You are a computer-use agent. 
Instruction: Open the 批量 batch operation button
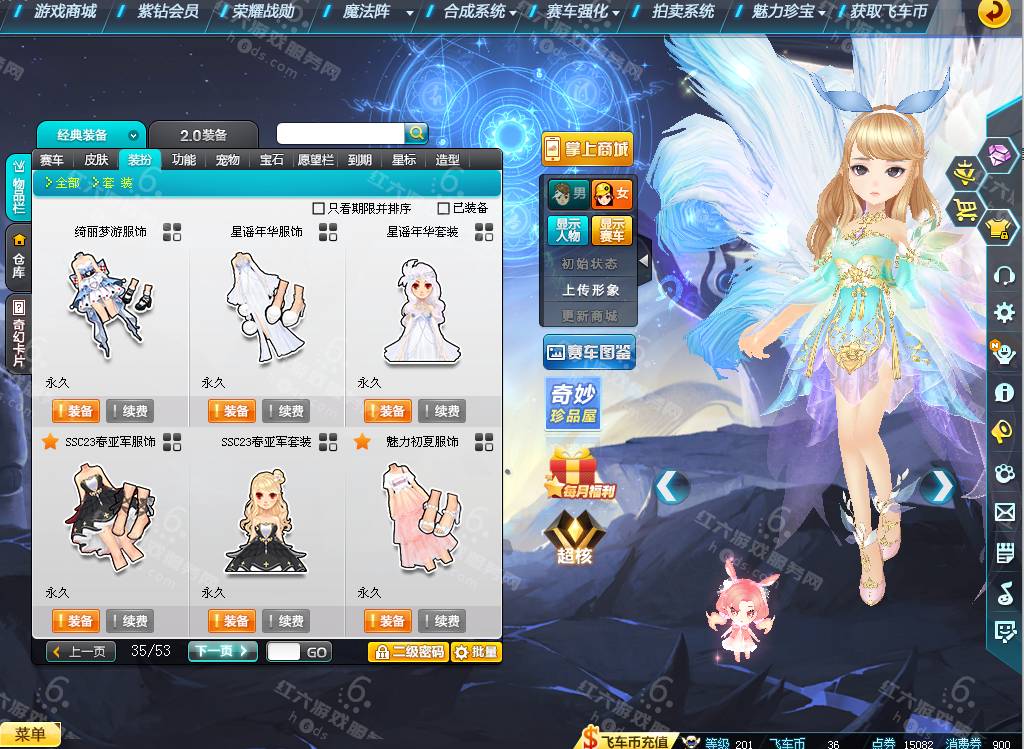pos(475,652)
